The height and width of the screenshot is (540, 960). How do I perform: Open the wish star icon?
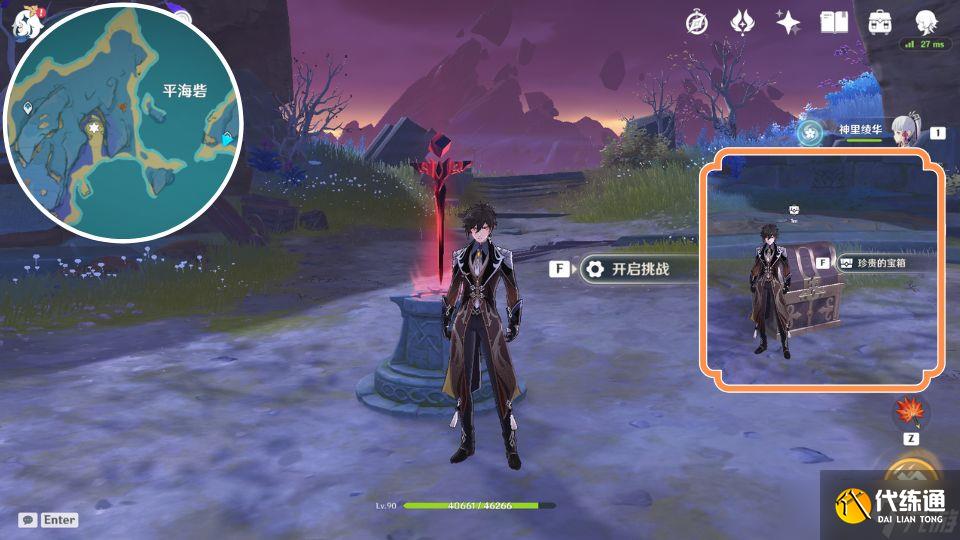coord(787,23)
